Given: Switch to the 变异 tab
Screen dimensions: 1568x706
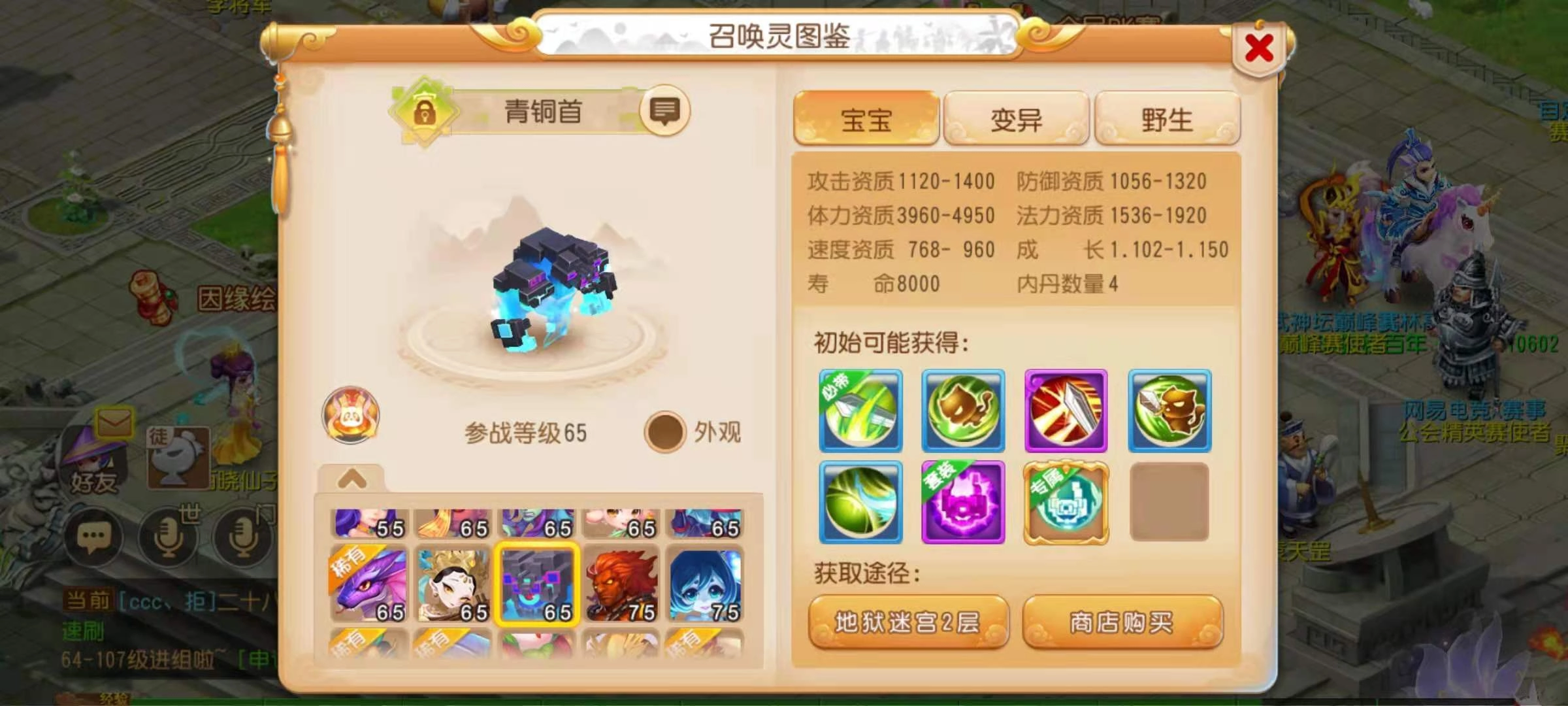Looking at the screenshot, I should click(x=1016, y=118).
